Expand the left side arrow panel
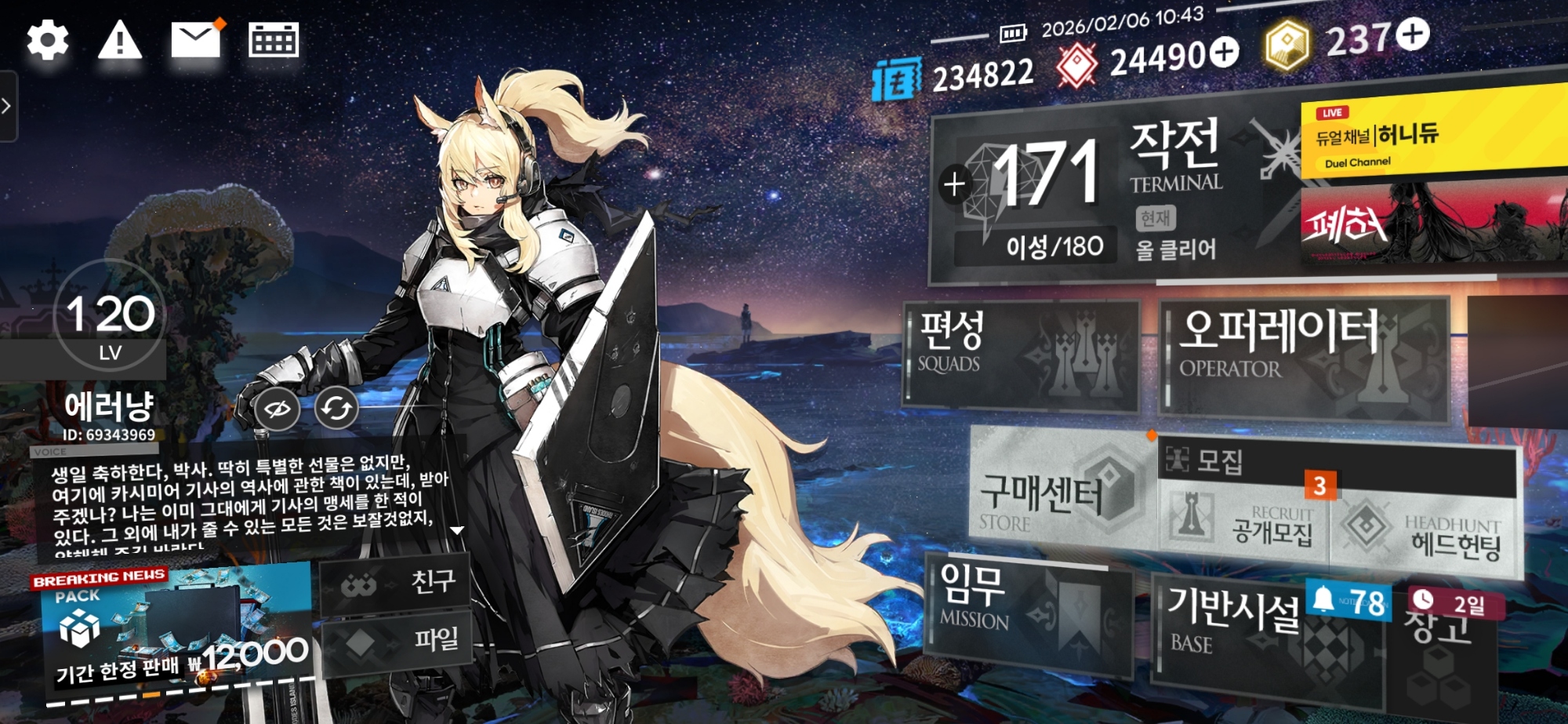The width and height of the screenshot is (1568, 724). coord(7,106)
